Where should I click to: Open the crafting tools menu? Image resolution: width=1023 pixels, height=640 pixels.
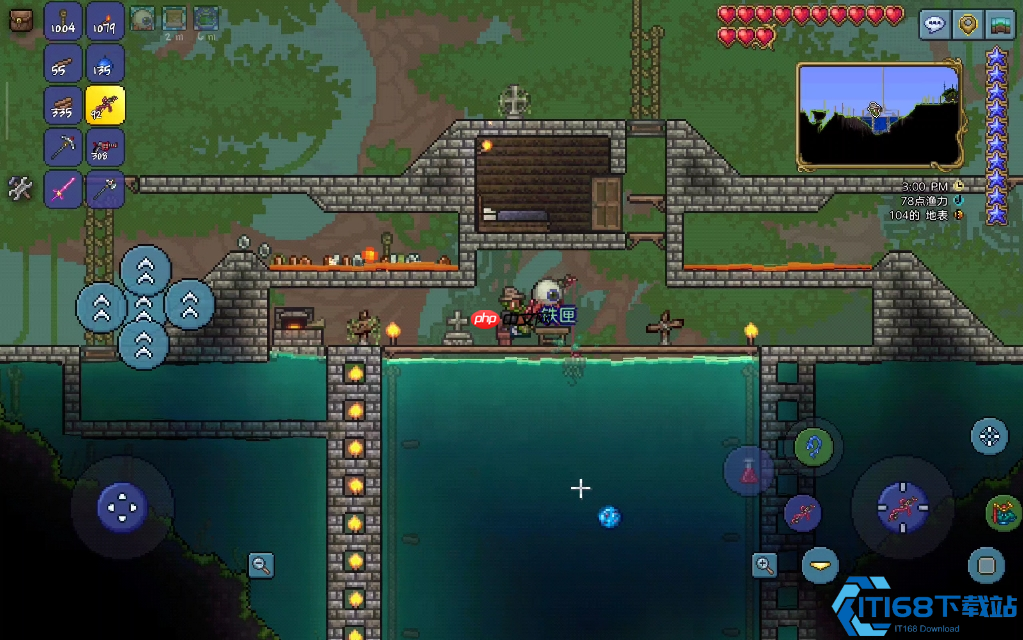[20, 188]
